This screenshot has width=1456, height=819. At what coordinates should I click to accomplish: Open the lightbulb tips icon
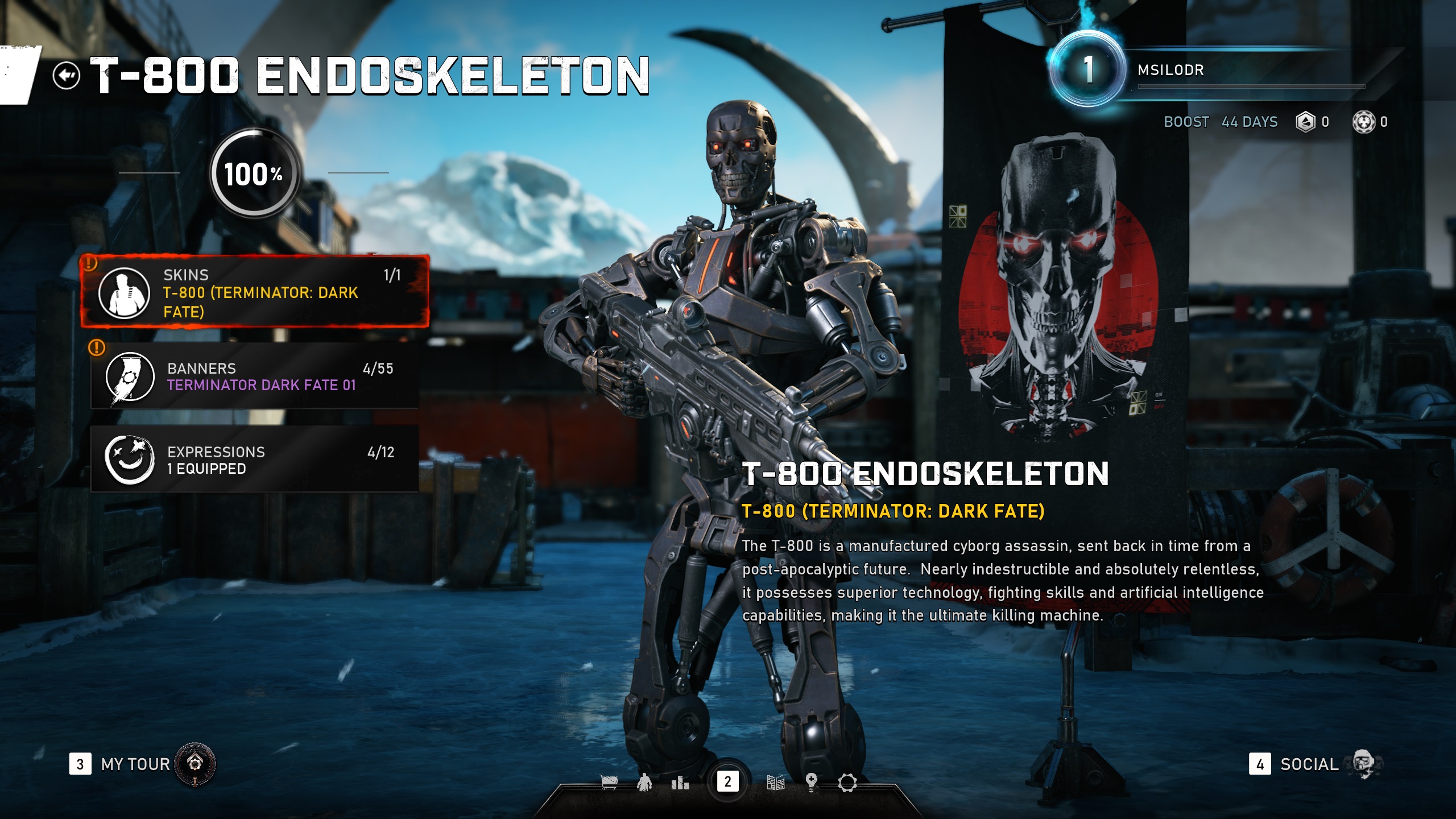[812, 783]
